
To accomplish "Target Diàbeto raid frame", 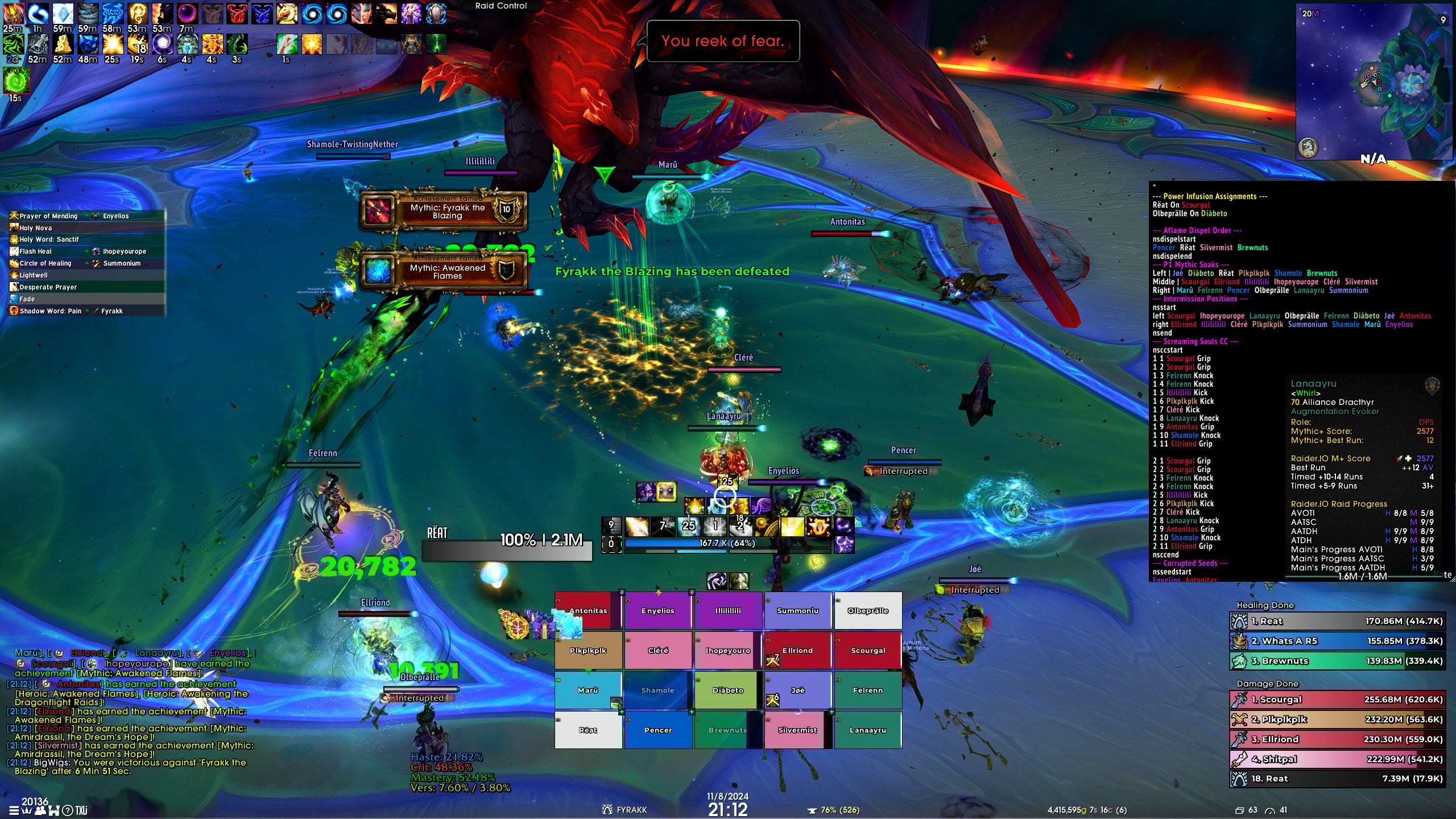I will click(728, 690).
